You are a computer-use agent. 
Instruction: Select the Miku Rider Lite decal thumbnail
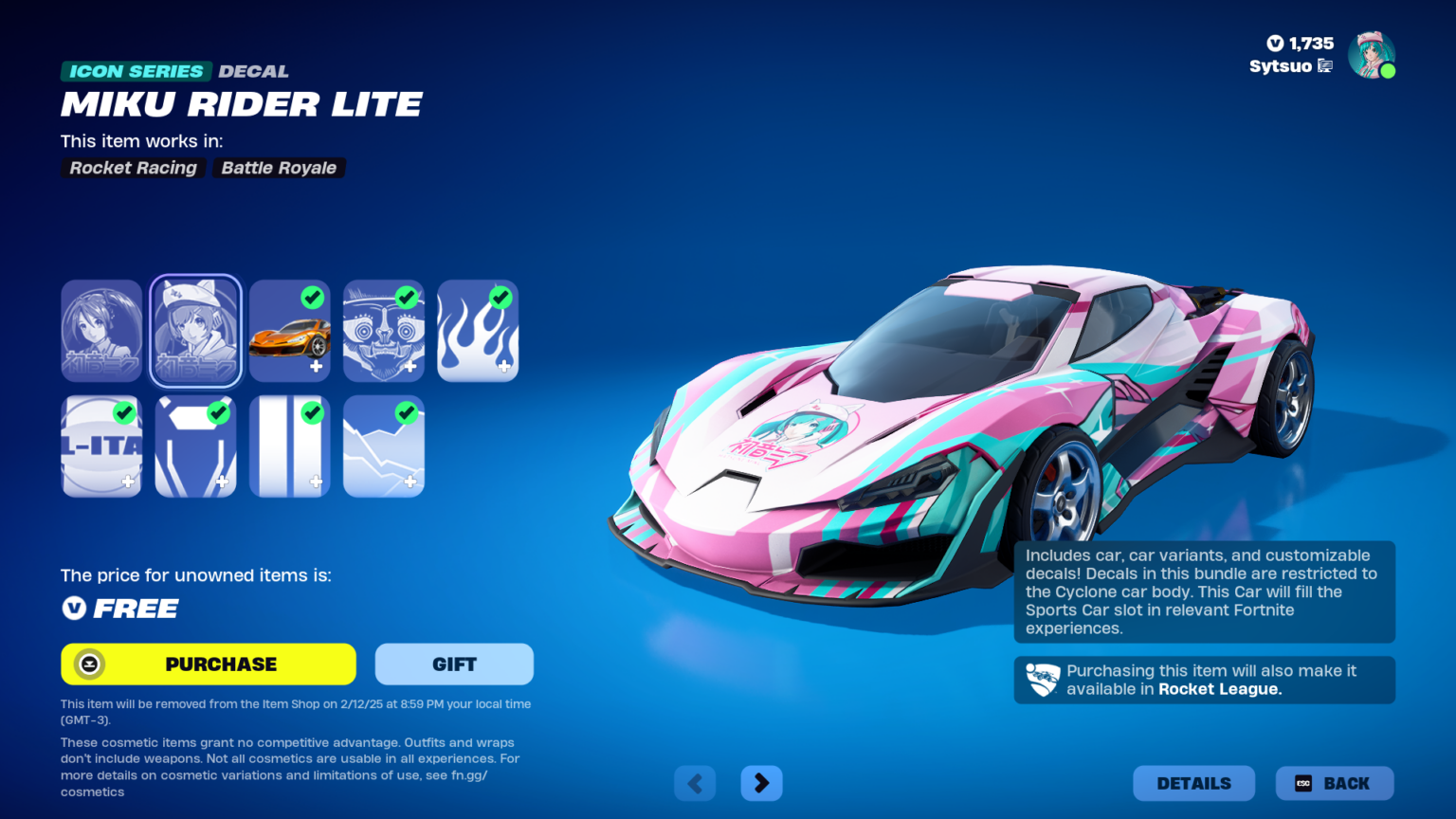pyautogui.click(x=195, y=331)
